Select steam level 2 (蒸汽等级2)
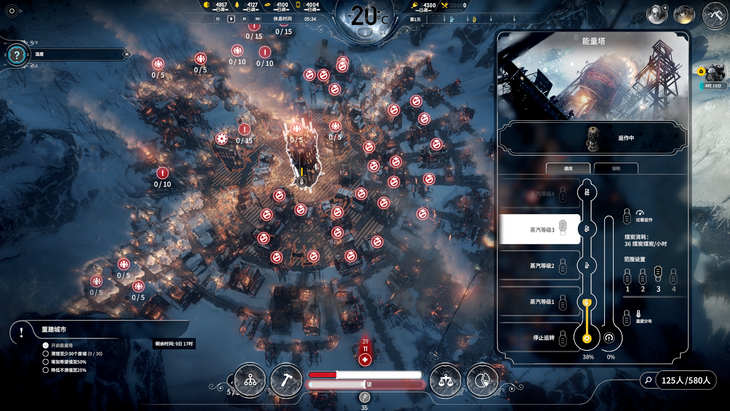Screen dimensions: 730x411 click(x=541, y=266)
